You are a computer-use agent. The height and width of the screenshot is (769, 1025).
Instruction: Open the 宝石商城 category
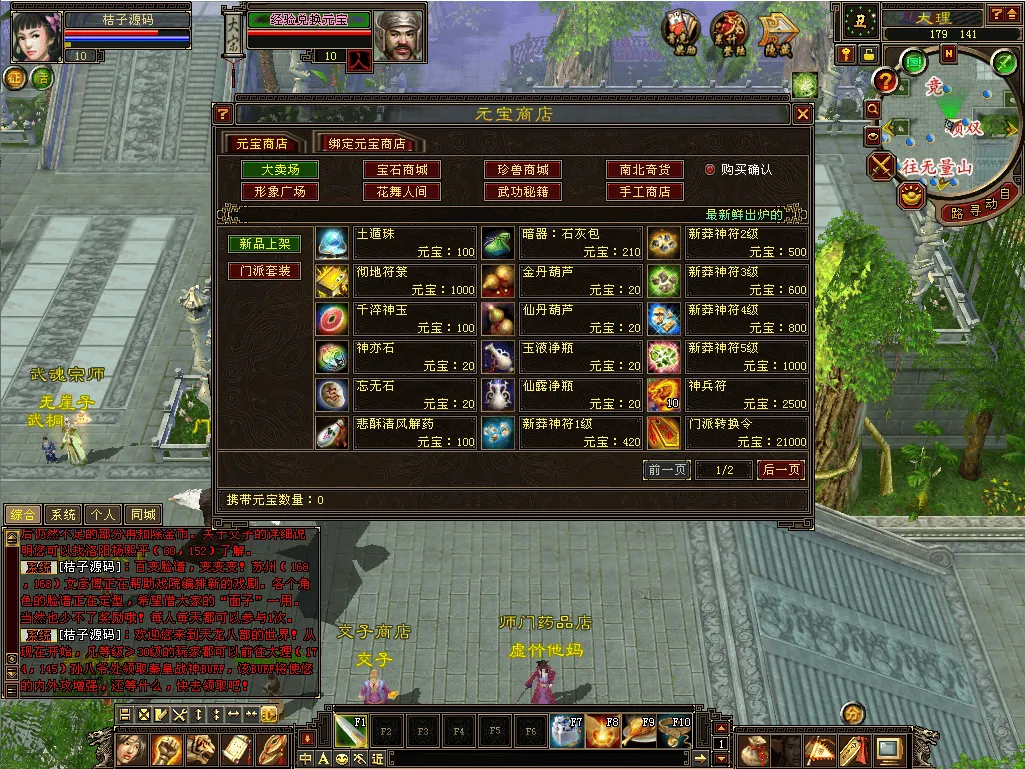coord(402,170)
